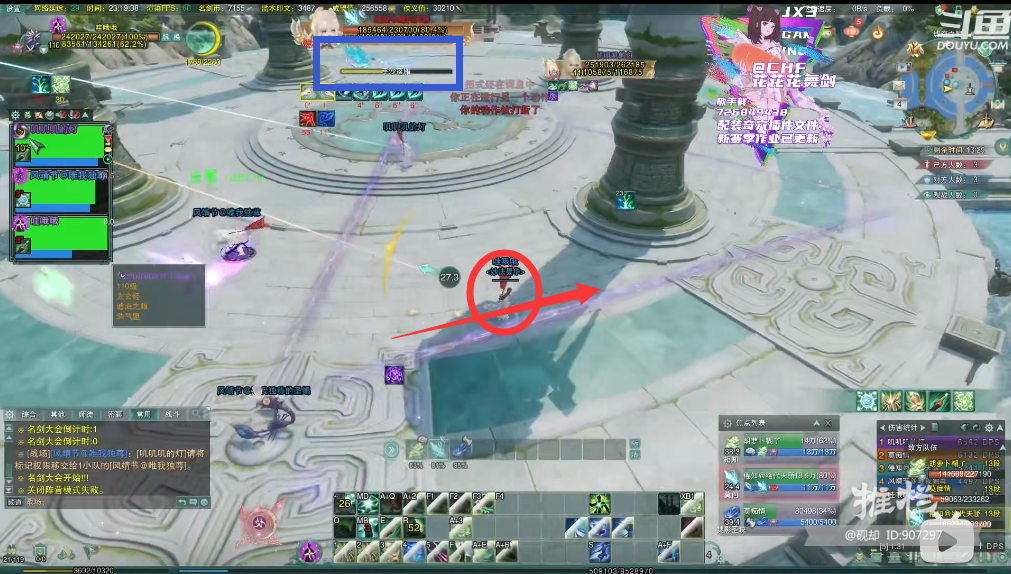Switch to the 战斗 chat tab
This screenshot has width=1011, height=574.
(x=172, y=413)
